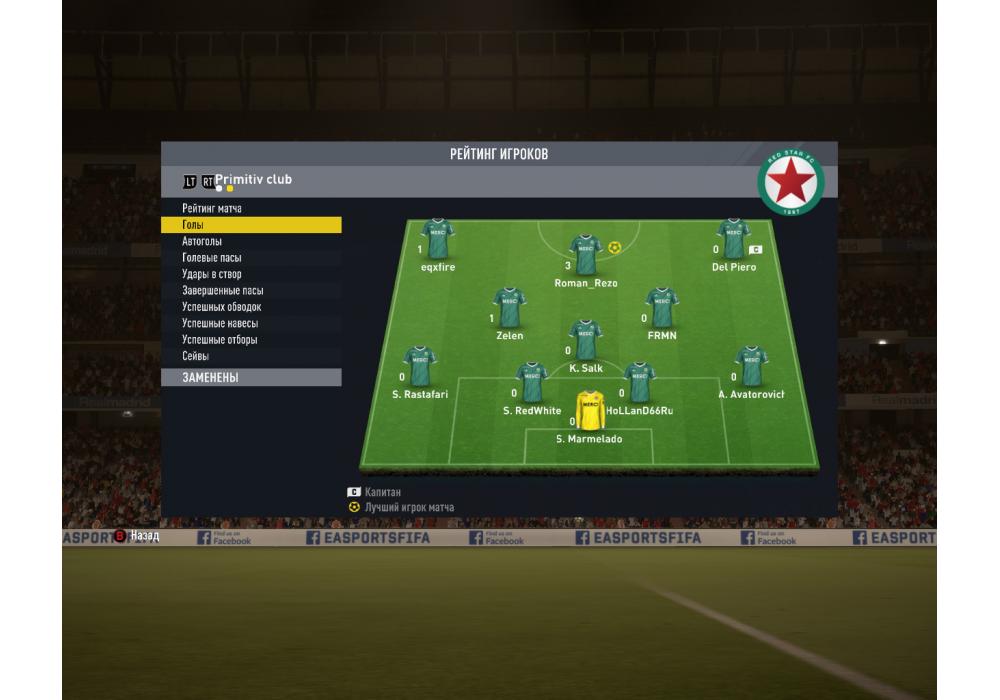Select captain Del Piero's shirt
This screenshot has width=1000, height=700.
pyautogui.click(x=733, y=239)
